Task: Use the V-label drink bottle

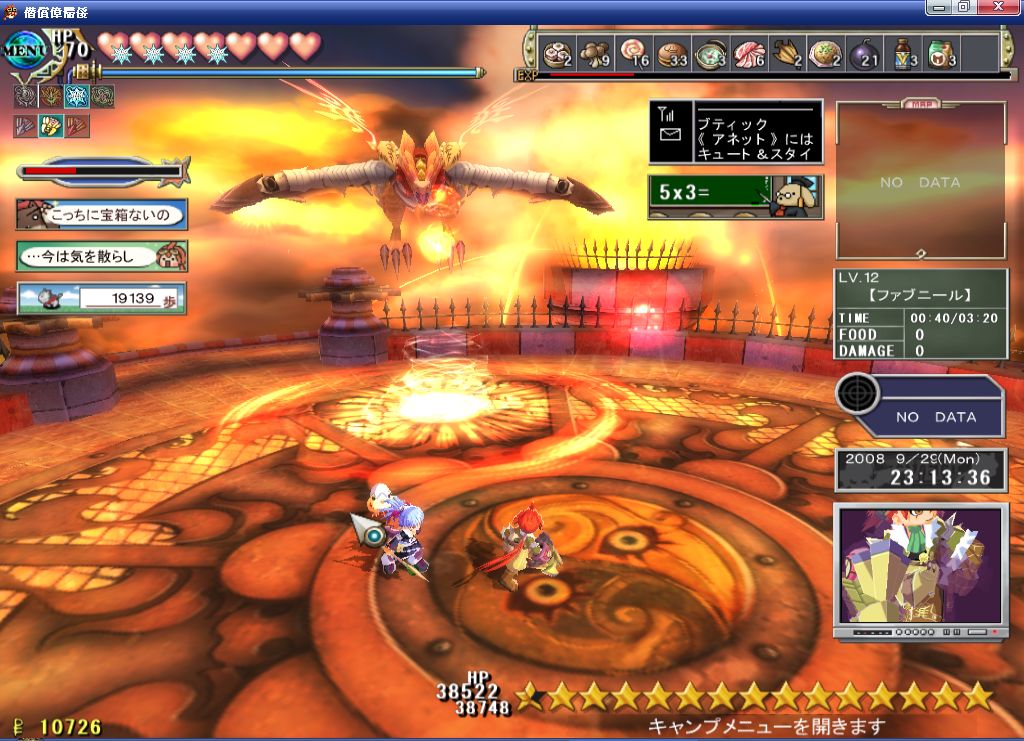Action: point(902,53)
